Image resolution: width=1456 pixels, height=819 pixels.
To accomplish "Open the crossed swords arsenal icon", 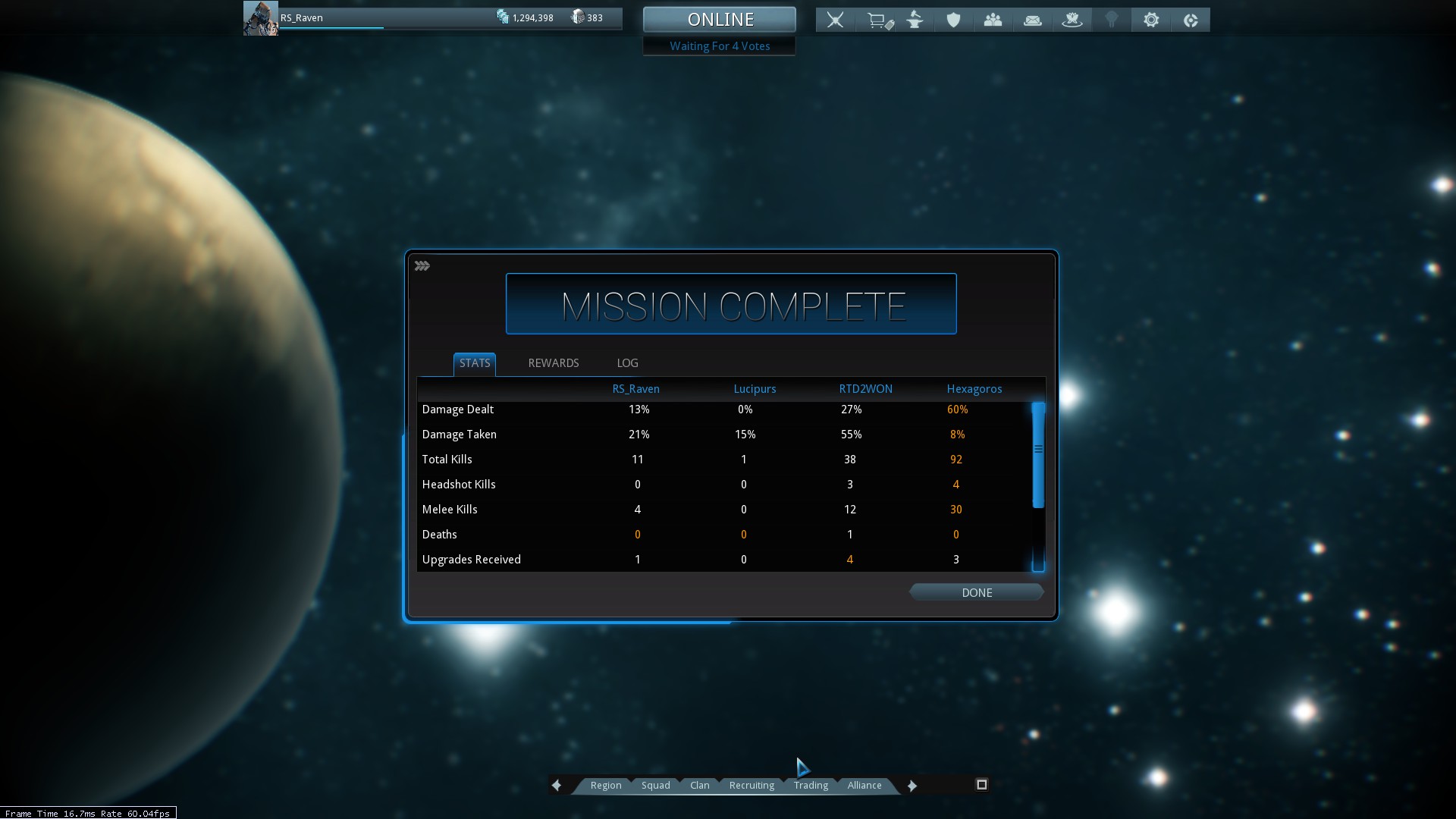I will click(835, 20).
